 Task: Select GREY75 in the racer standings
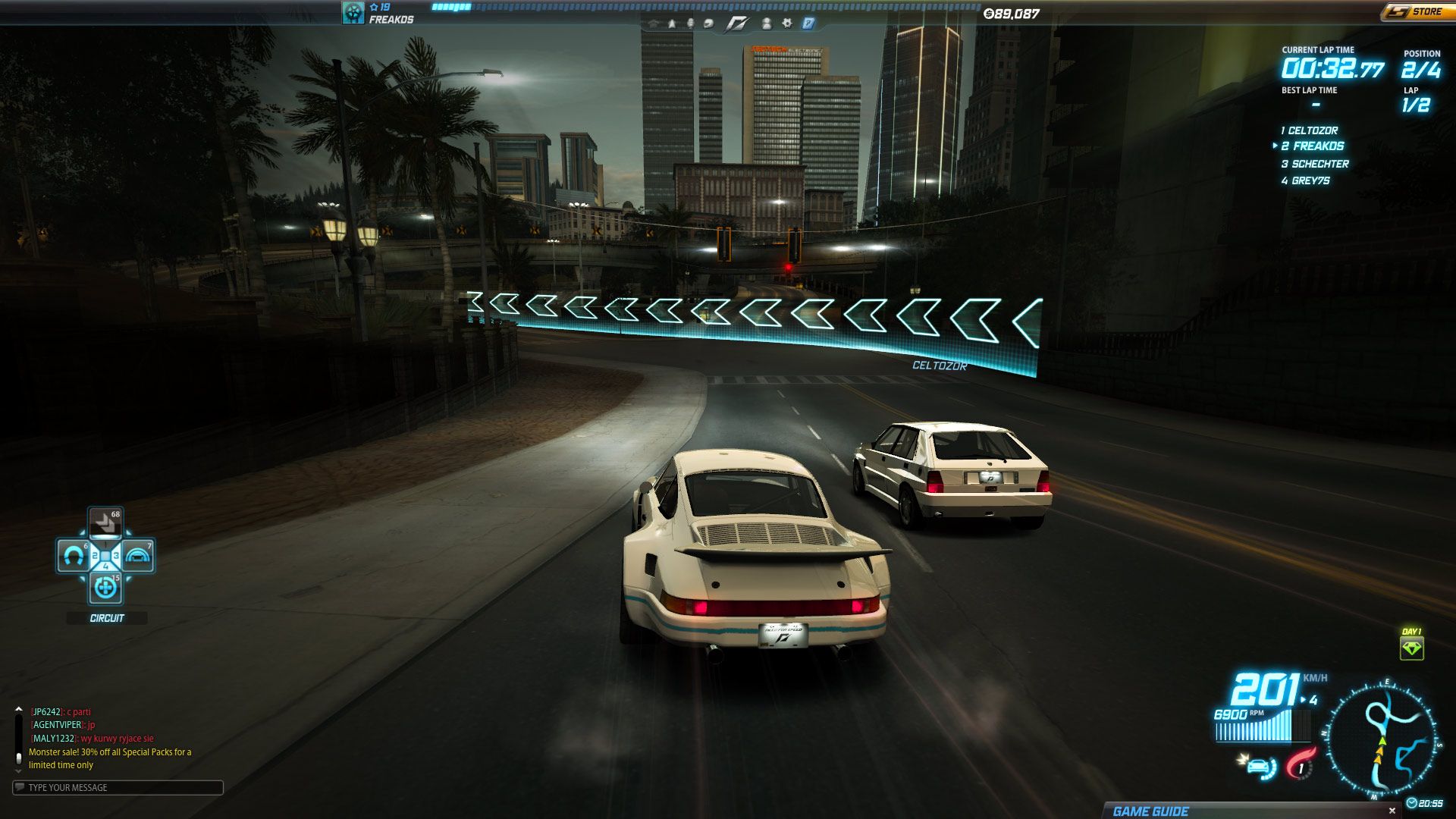coord(1310,180)
